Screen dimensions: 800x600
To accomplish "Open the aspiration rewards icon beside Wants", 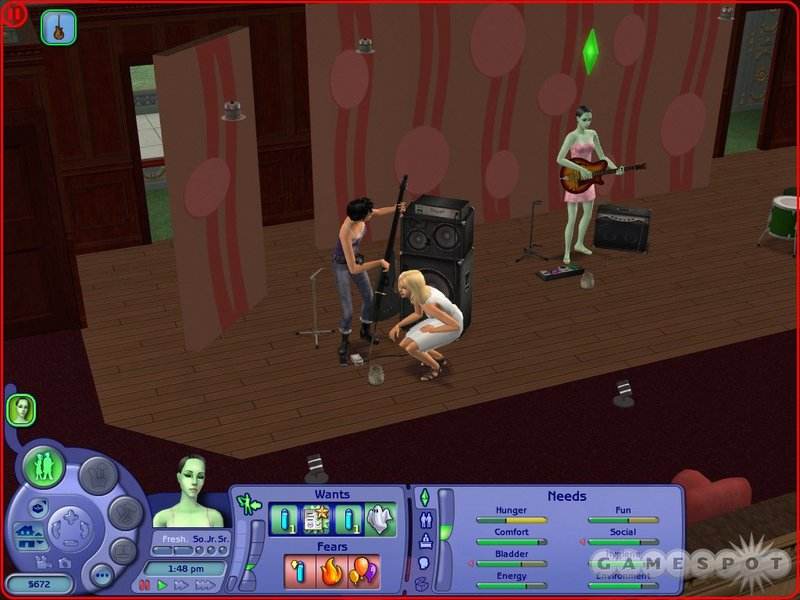I will coord(247,503).
